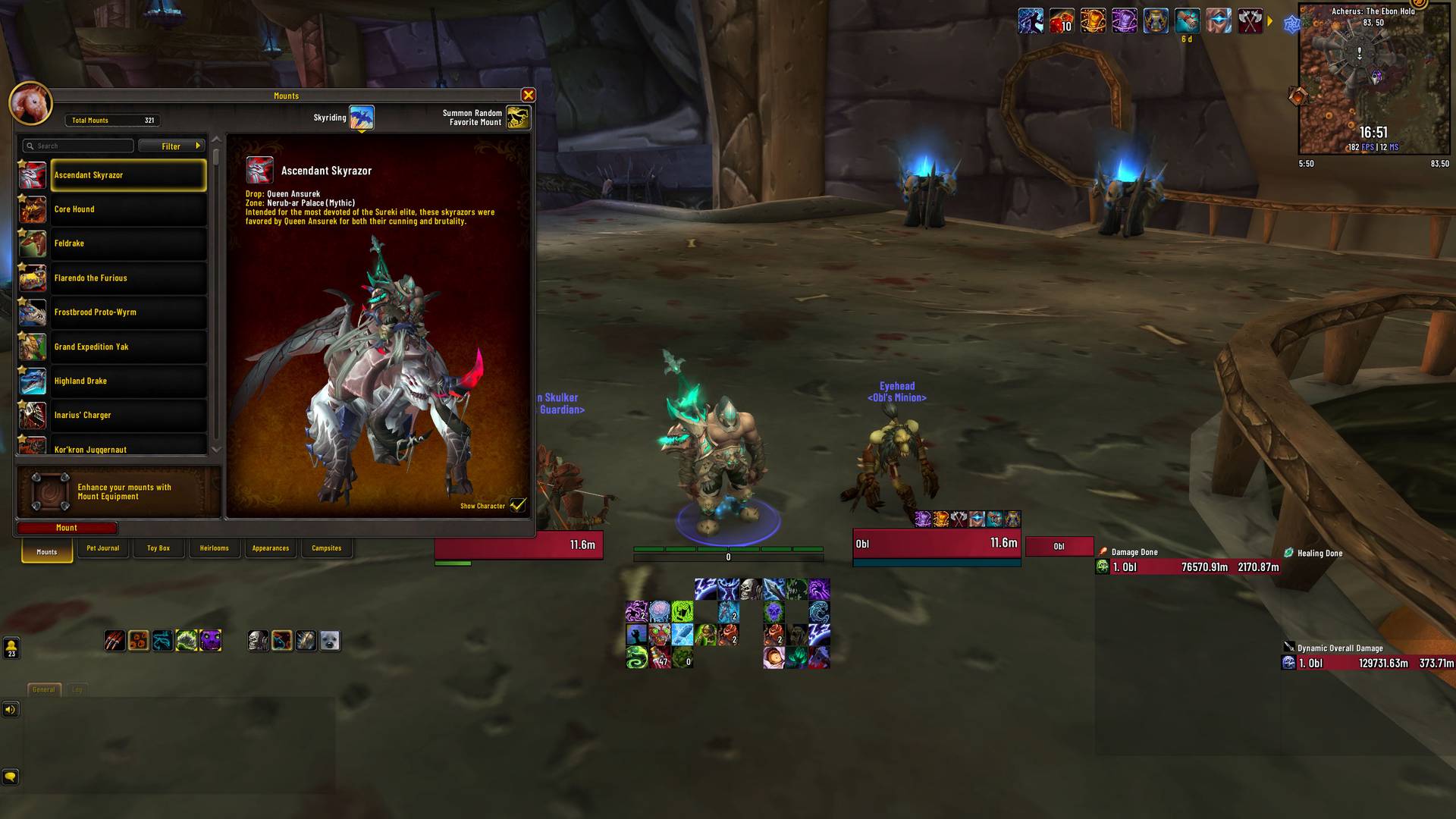Open the Filter dropdown in the mount list

pyautogui.click(x=171, y=146)
